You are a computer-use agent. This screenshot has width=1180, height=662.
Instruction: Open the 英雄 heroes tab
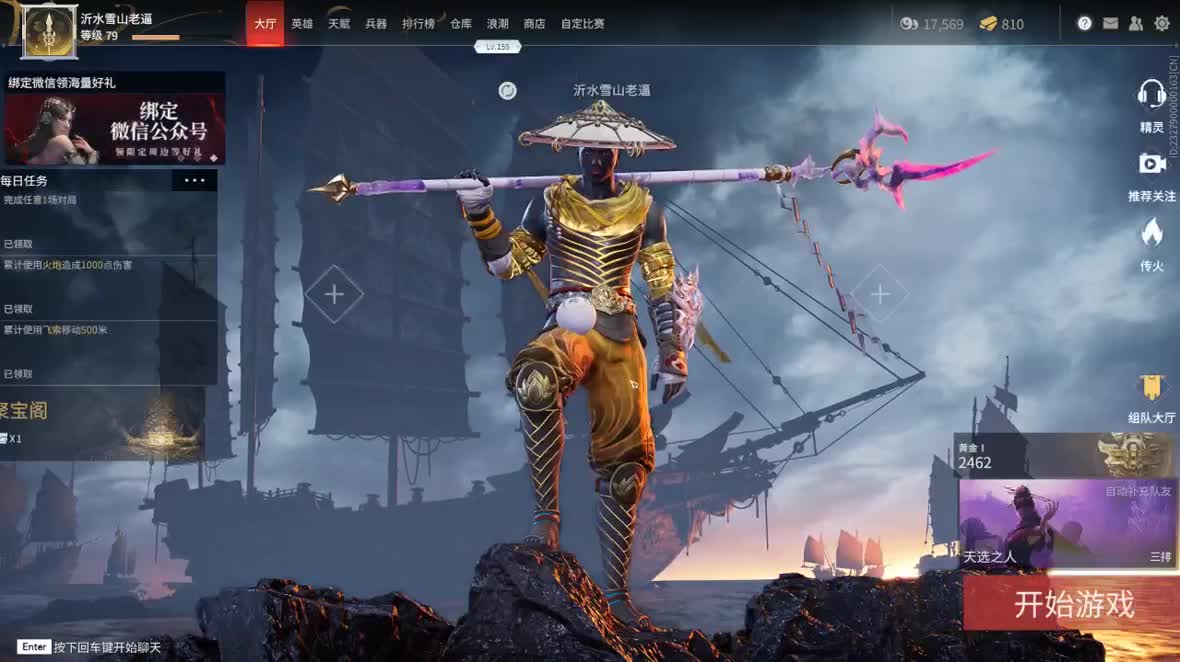302,23
